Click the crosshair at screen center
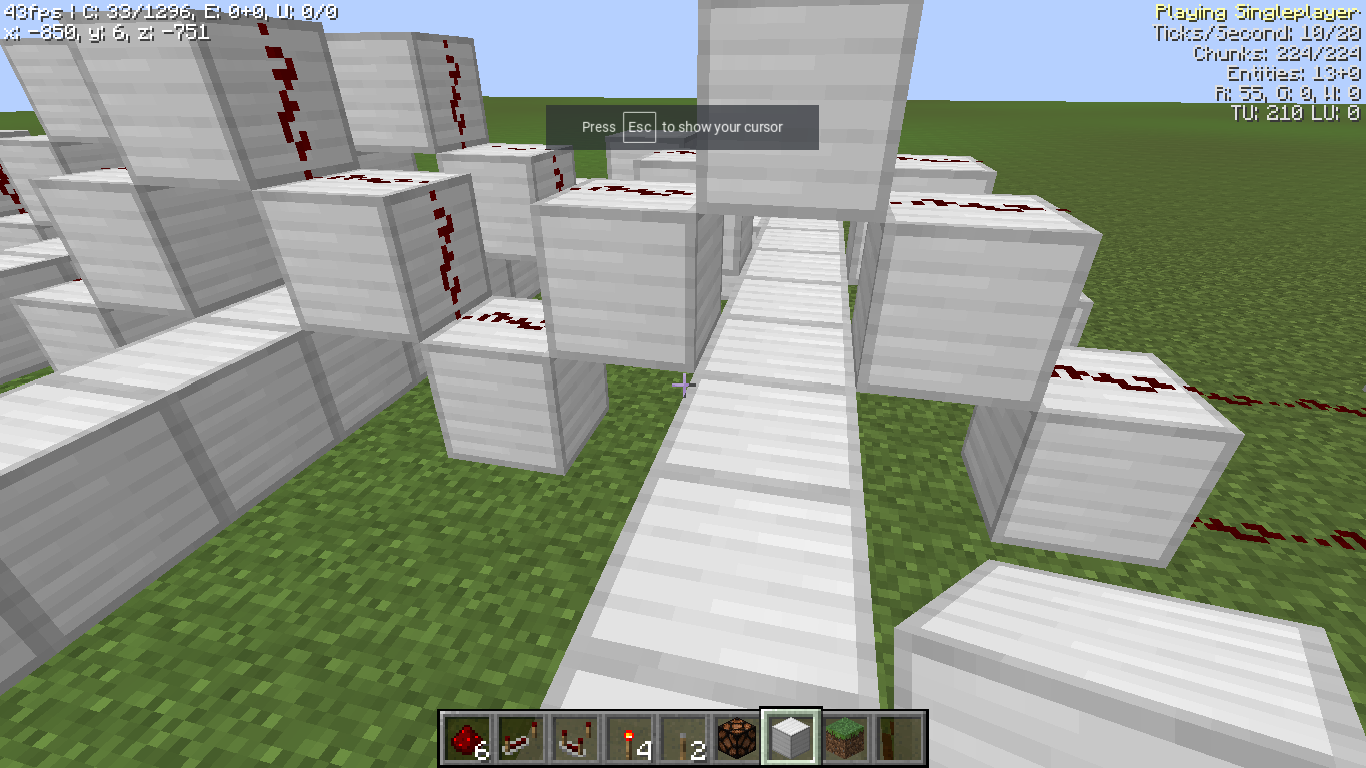The width and height of the screenshot is (1366, 768). (683, 384)
